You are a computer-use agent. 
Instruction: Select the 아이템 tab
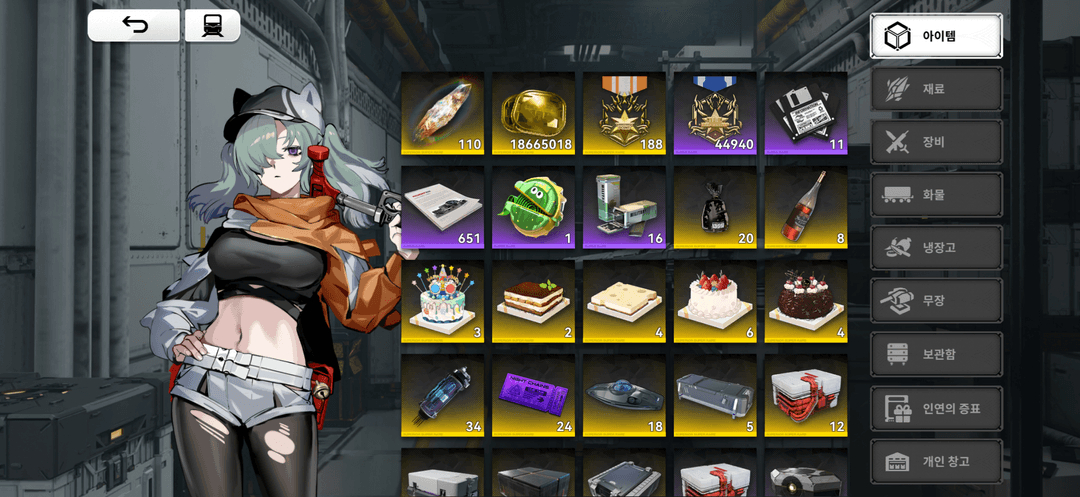[x=936, y=36]
